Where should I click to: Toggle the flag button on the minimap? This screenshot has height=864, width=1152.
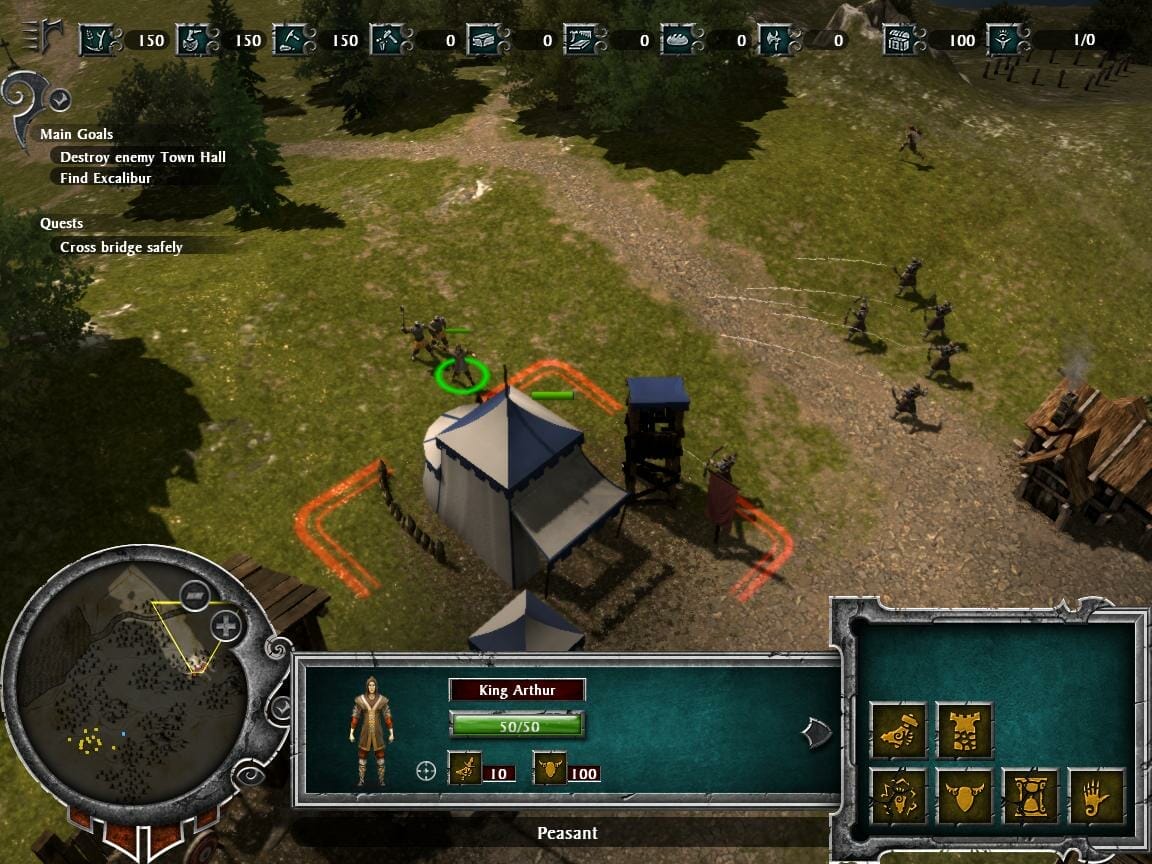(x=195, y=595)
